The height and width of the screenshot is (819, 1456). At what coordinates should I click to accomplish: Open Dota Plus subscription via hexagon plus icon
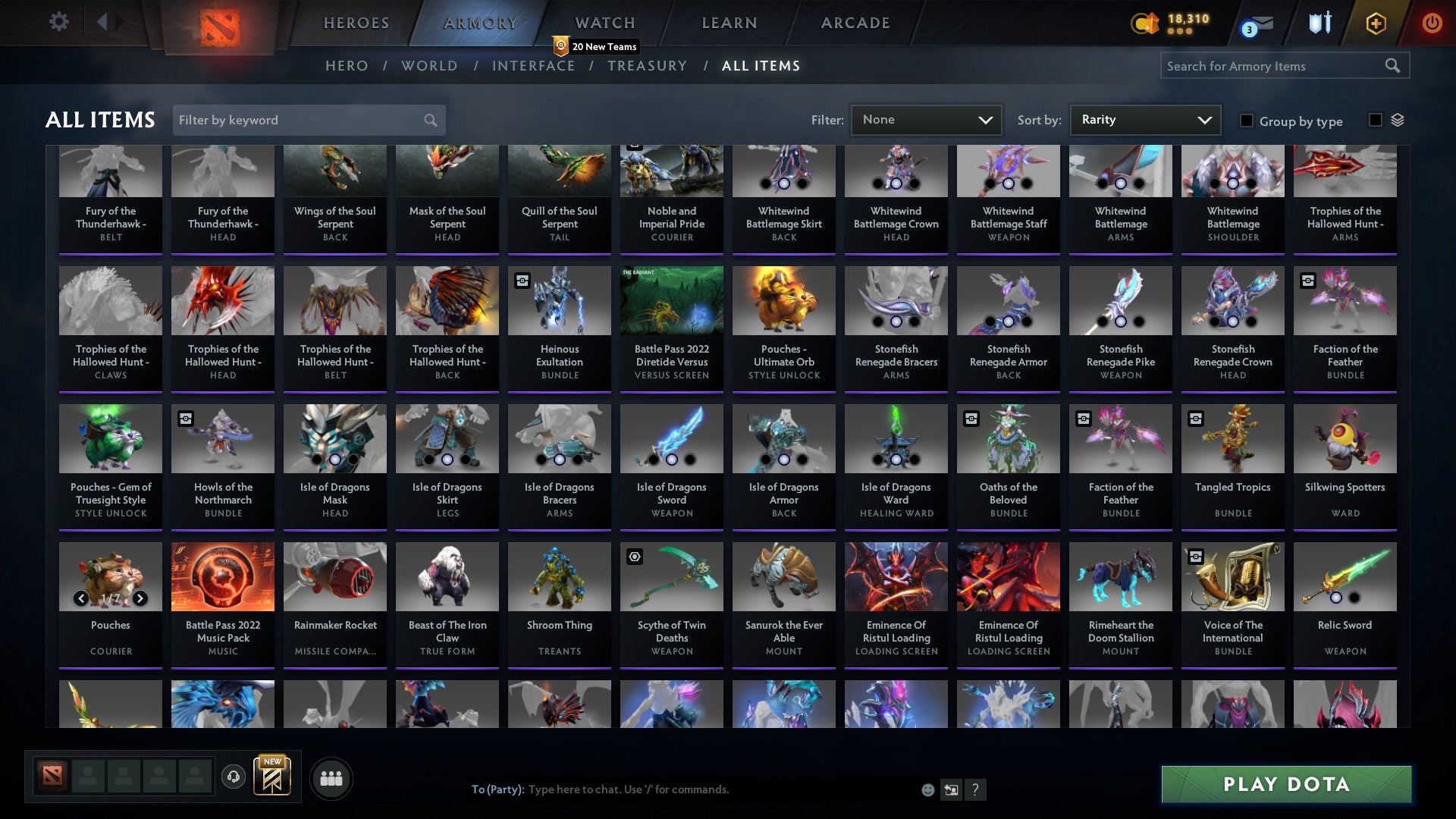click(1376, 23)
